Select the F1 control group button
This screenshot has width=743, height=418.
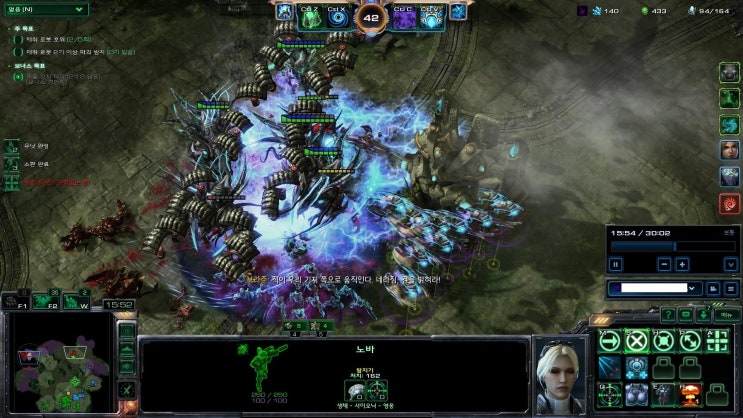(15, 300)
